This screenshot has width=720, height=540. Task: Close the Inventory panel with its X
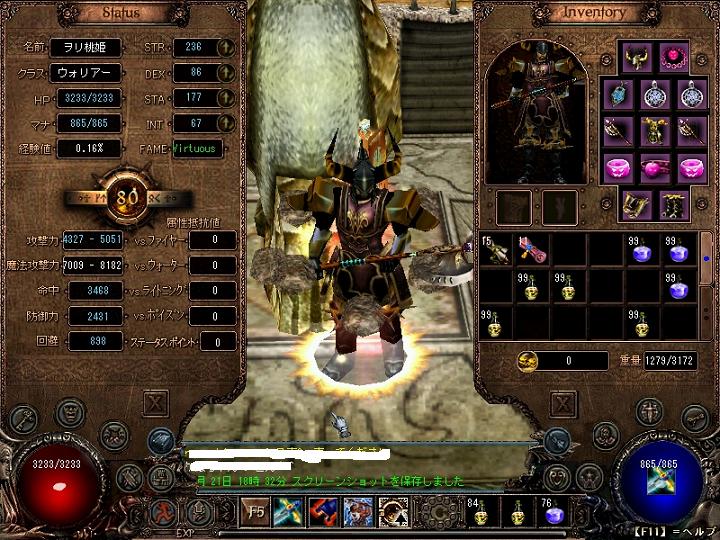(x=563, y=403)
